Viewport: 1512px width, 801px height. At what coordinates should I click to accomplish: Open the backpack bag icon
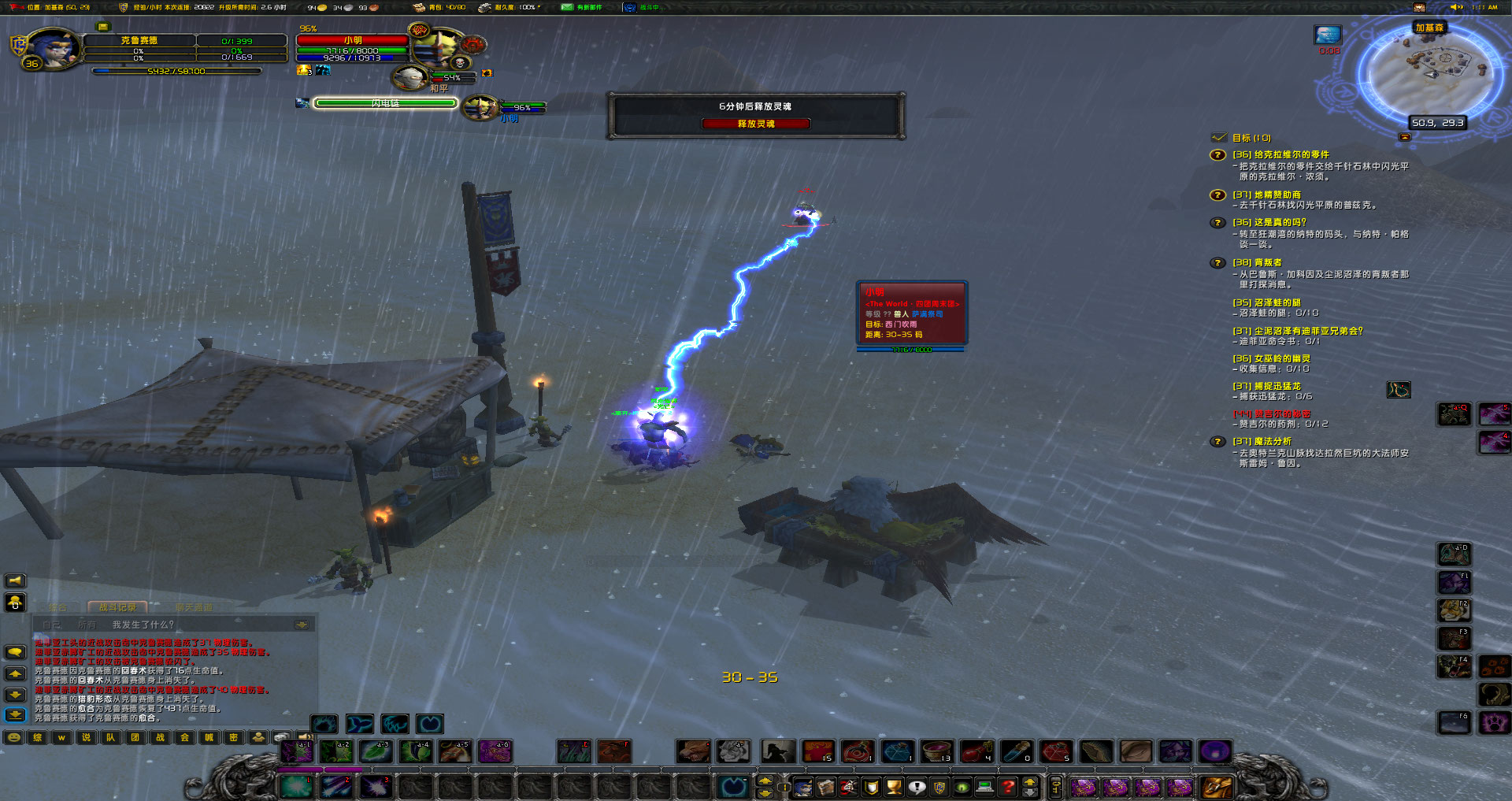tap(1216, 786)
